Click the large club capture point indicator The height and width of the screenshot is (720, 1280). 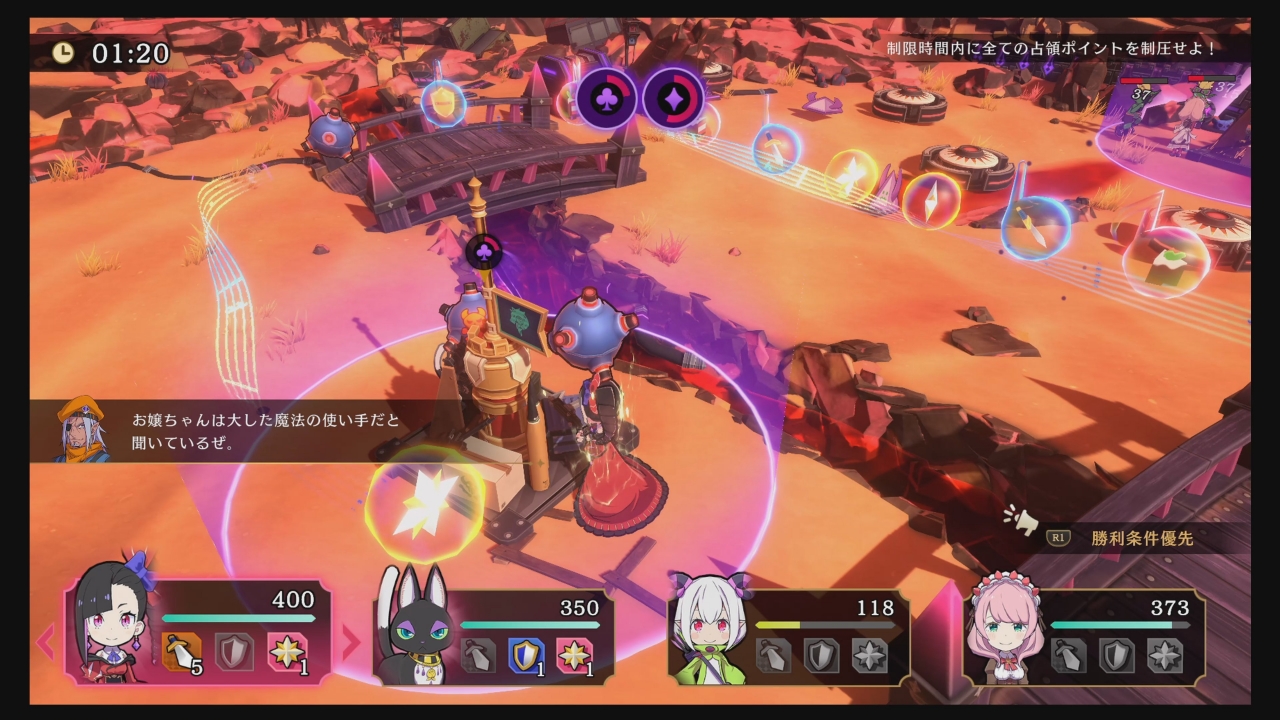(606, 98)
